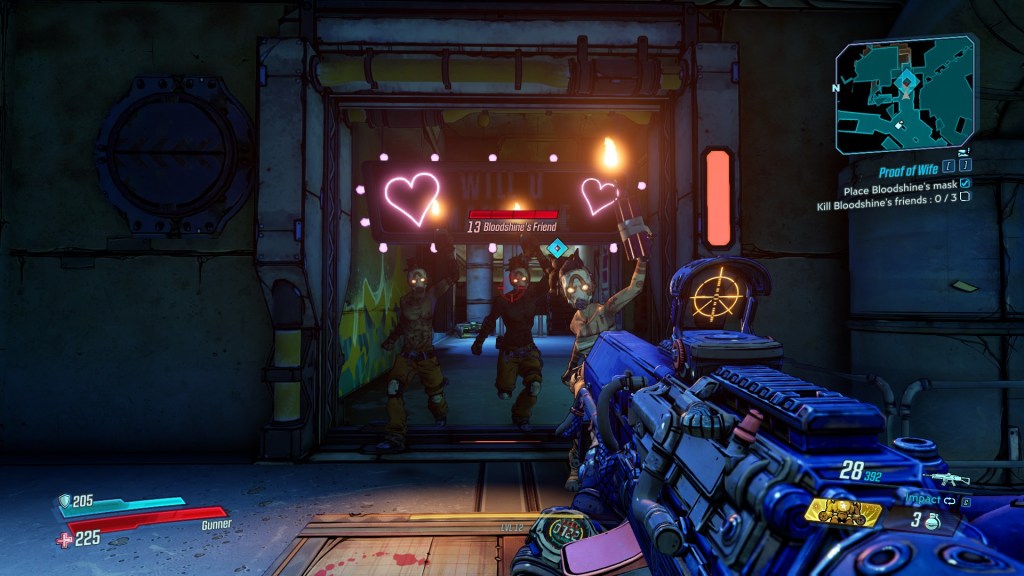Select the Proof of Wife quest title

(912, 172)
